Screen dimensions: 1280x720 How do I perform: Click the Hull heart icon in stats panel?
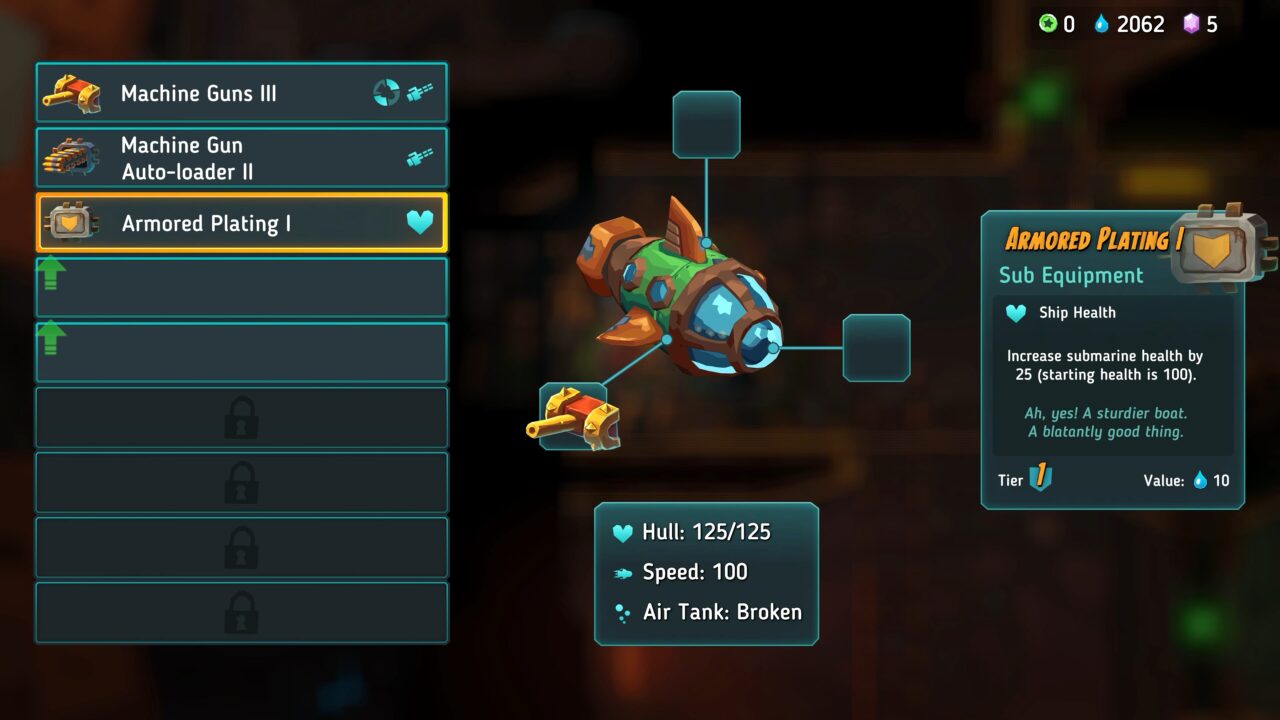point(624,532)
